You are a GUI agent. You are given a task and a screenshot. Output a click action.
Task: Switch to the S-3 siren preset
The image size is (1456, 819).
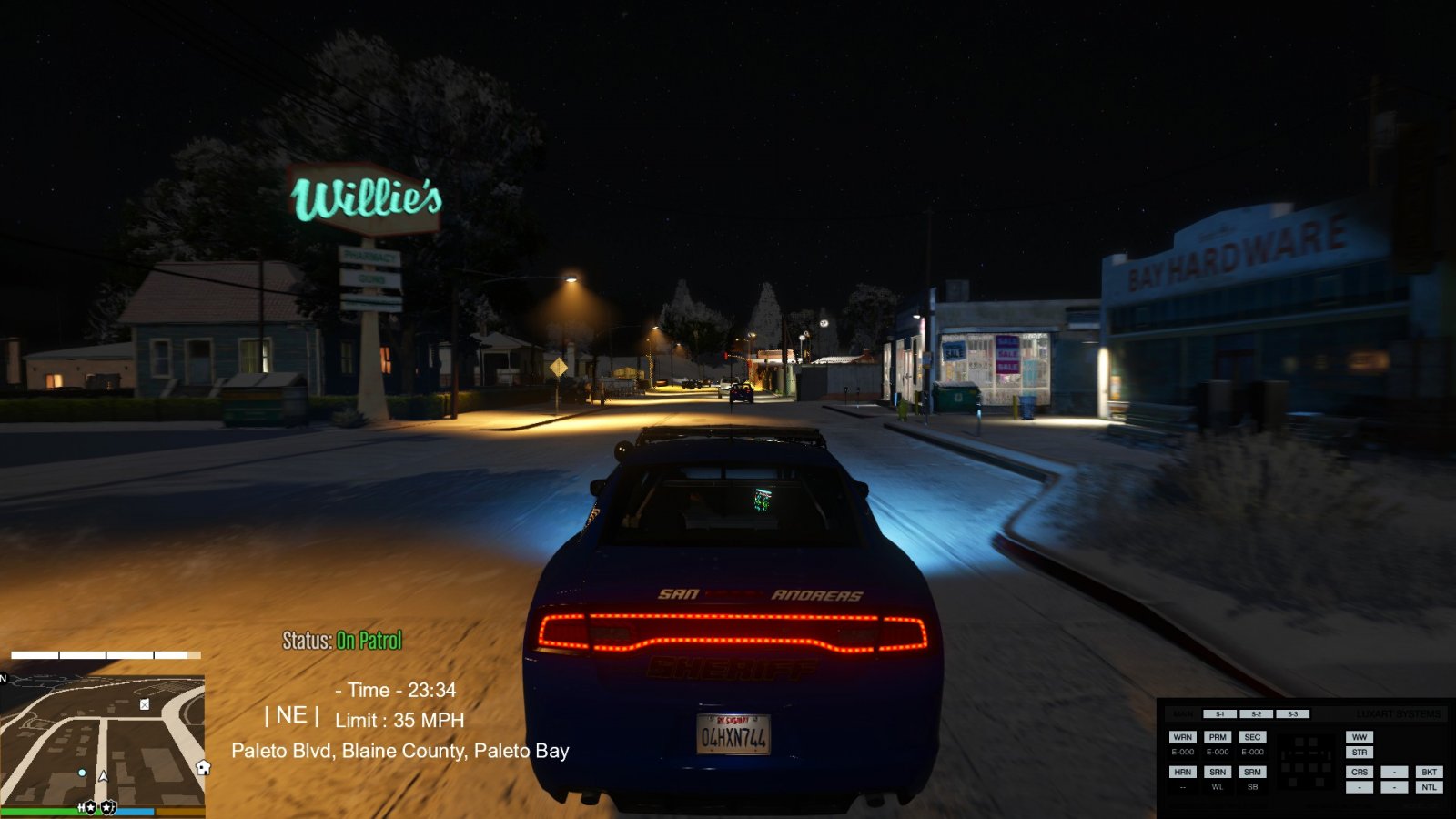coord(1292,714)
